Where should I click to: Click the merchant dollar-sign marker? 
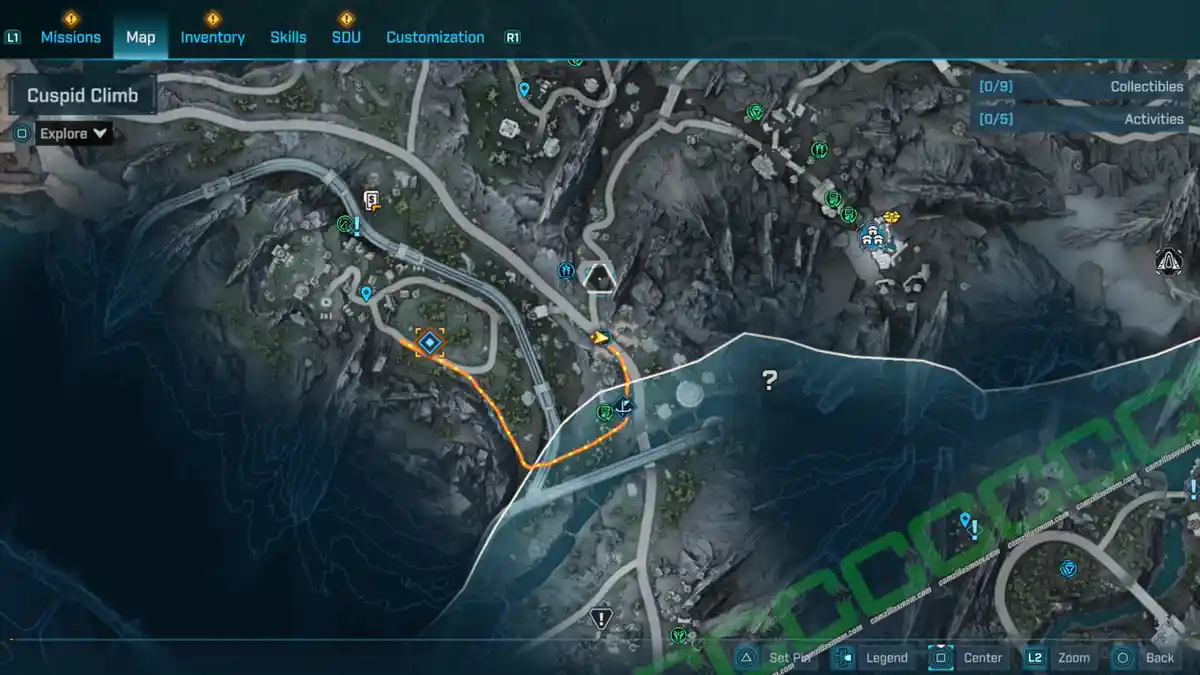pos(372,201)
